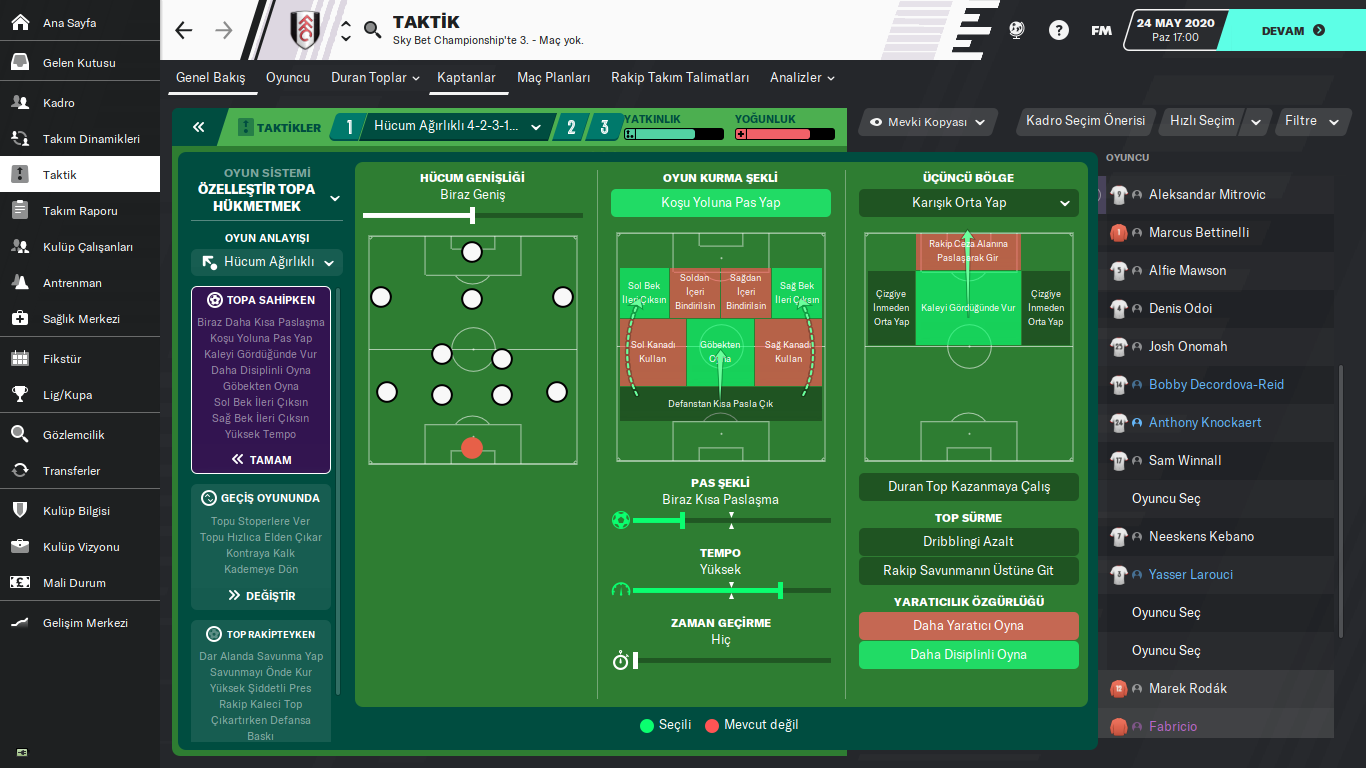Switch to the Oyuncu tab
This screenshot has width=1366, height=768.
pos(288,78)
